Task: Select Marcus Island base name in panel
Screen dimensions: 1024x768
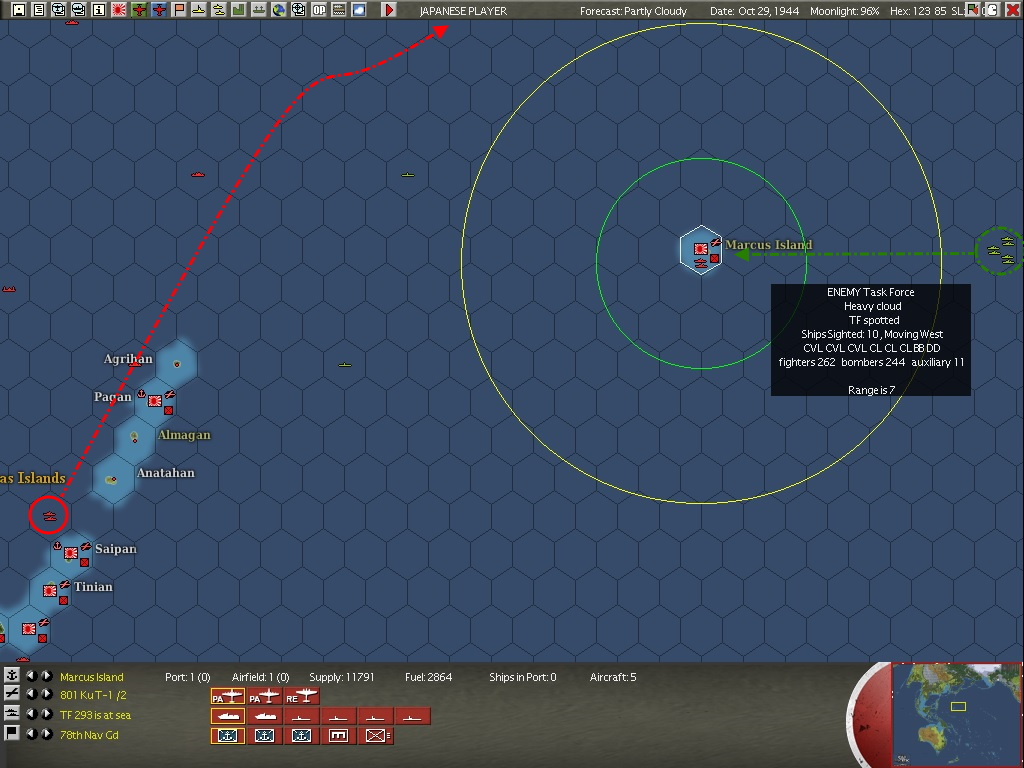Action: [x=92, y=678]
